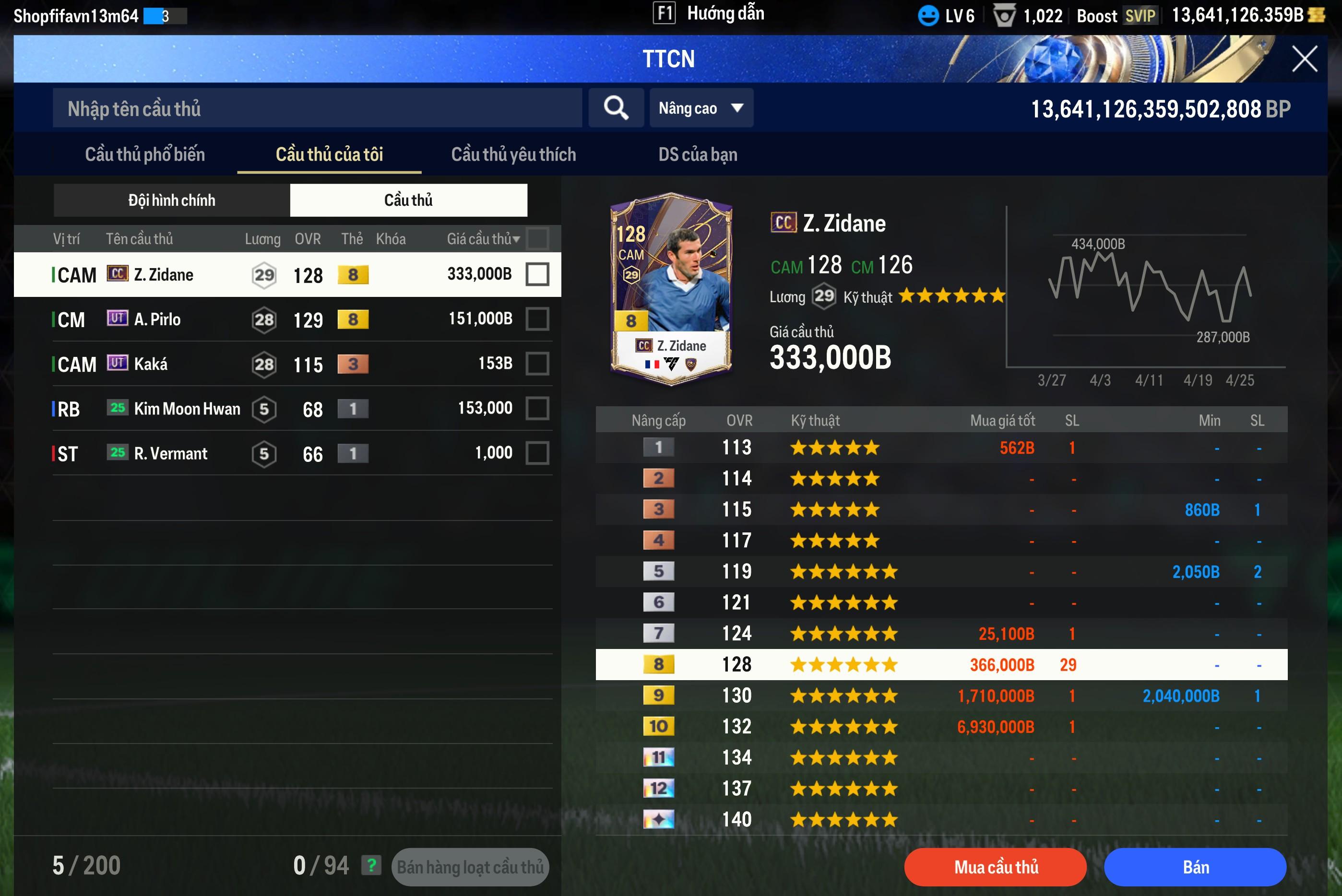Tick the checkbox for Kim Moon Hwan
This screenshot has height=896, width=1342.
(x=537, y=409)
